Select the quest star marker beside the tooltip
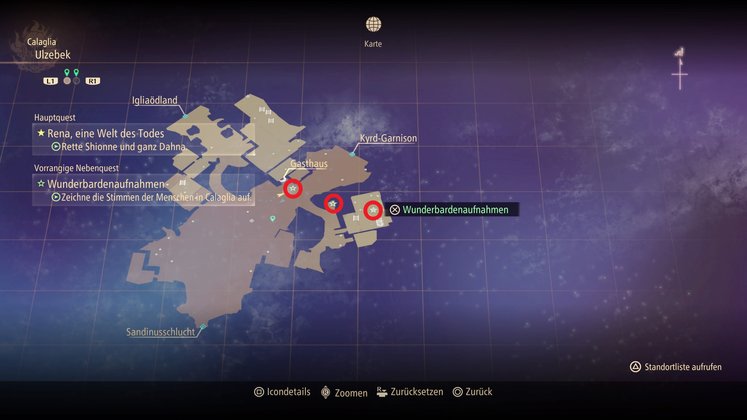Image resolution: width=747 pixels, height=420 pixels. click(x=372, y=210)
